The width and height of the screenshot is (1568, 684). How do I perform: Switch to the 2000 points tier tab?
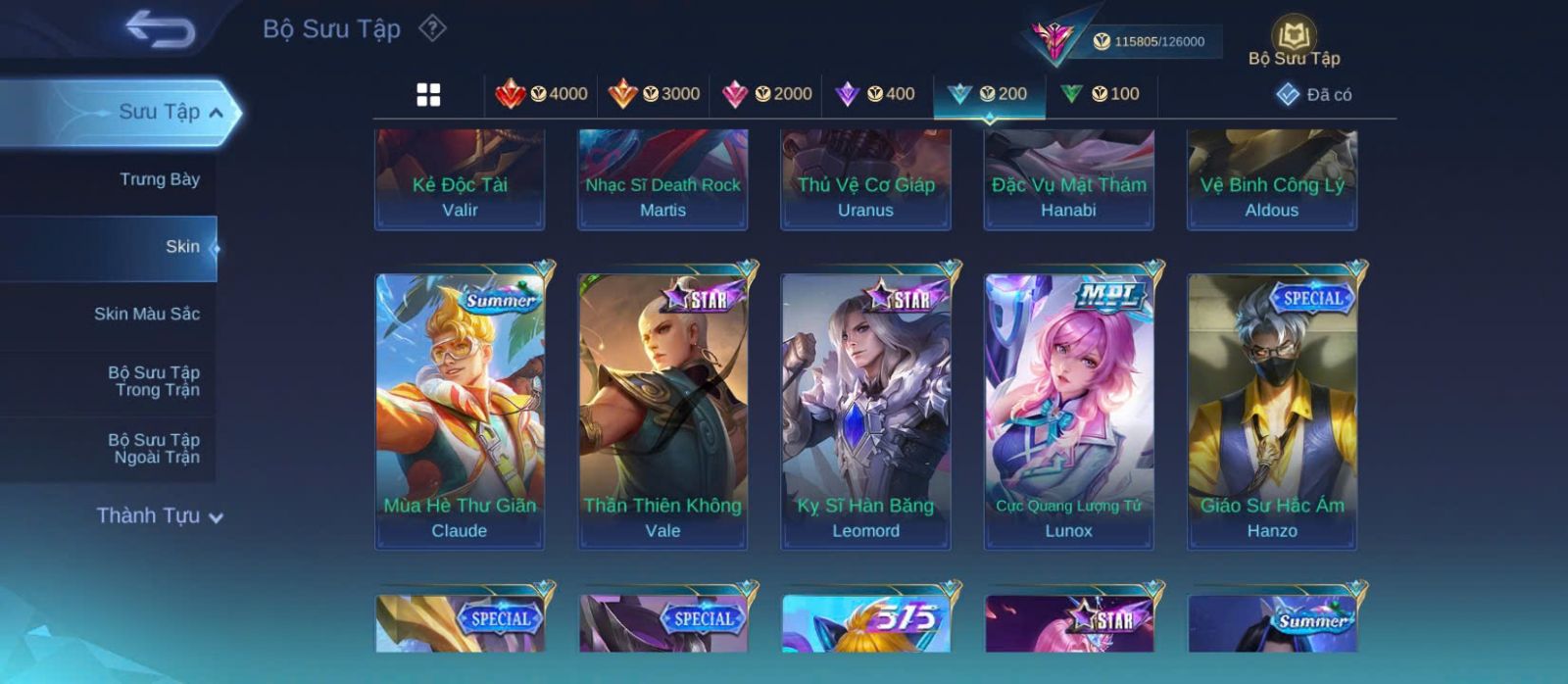point(766,94)
